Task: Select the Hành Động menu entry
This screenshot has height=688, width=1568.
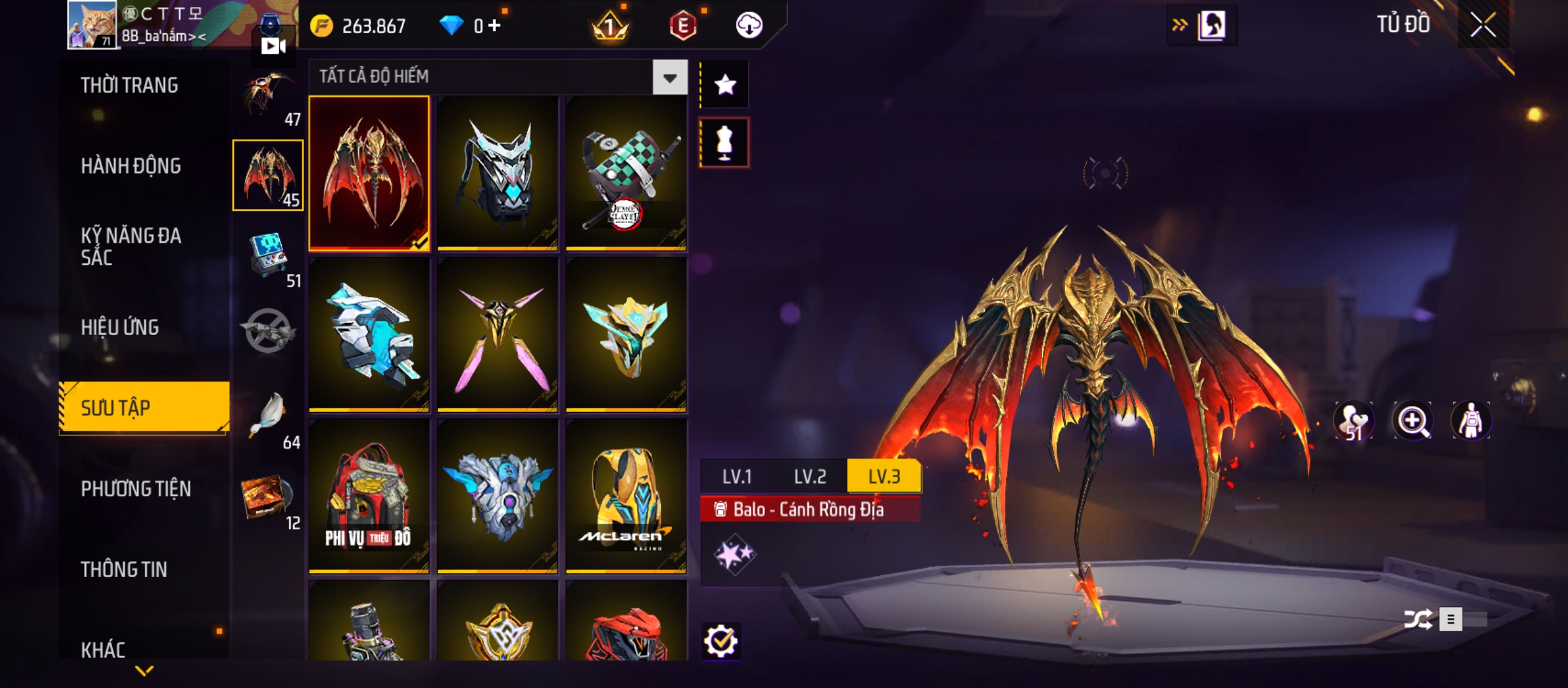Action: pyautogui.click(x=131, y=166)
